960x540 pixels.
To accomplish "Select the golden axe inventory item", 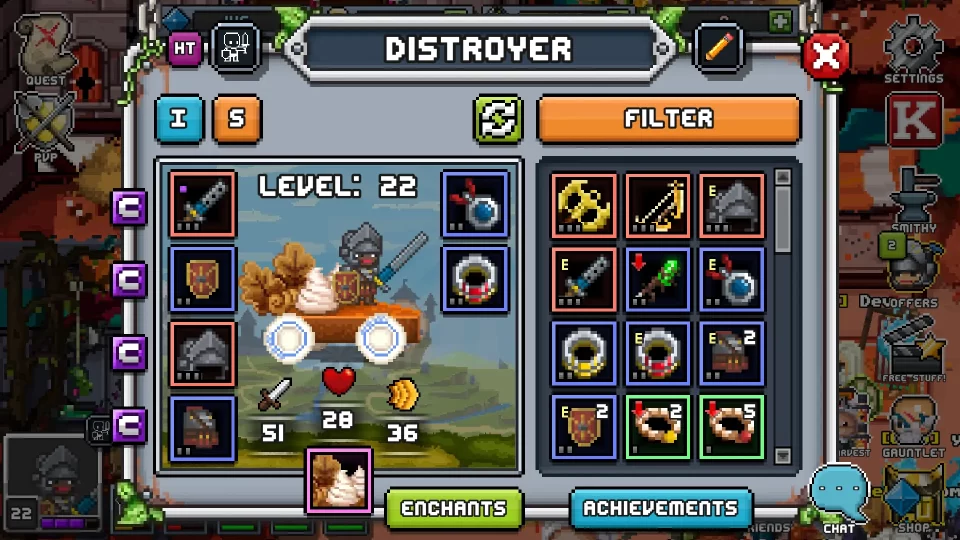I will [x=584, y=205].
